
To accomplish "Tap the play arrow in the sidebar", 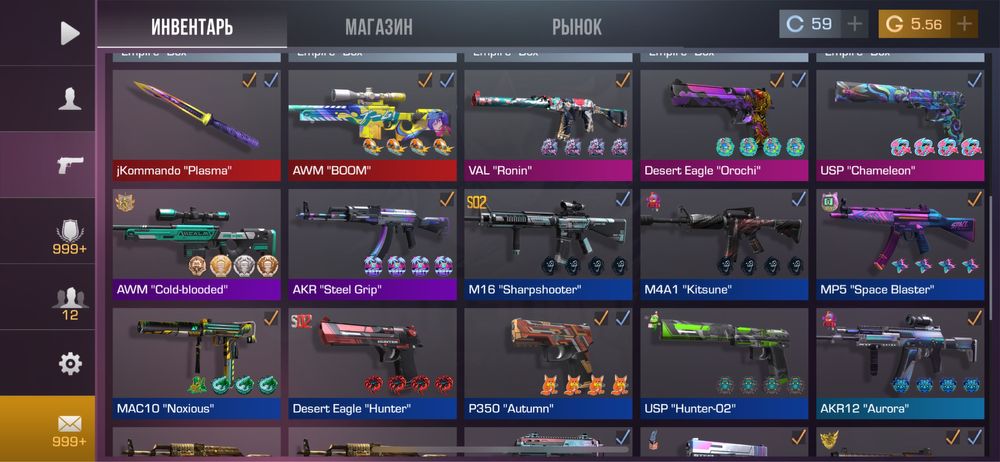I will point(69,33).
